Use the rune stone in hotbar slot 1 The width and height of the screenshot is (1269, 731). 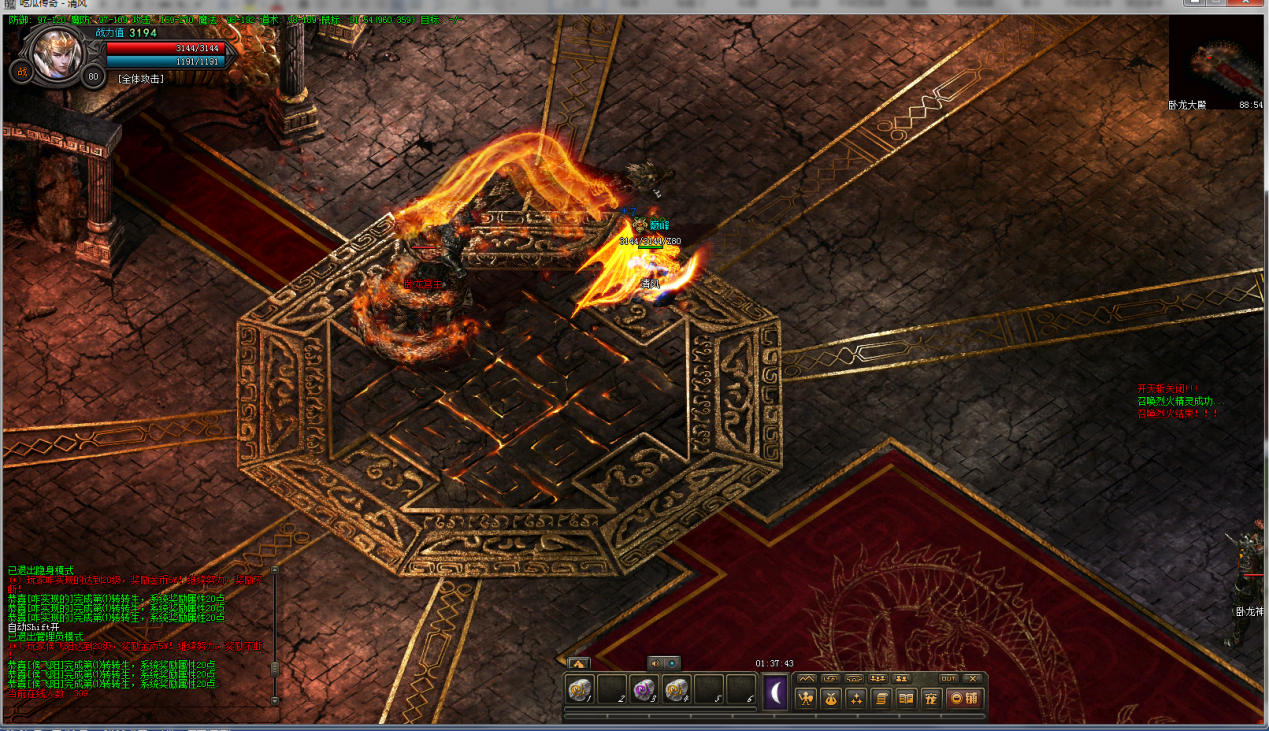click(580, 689)
